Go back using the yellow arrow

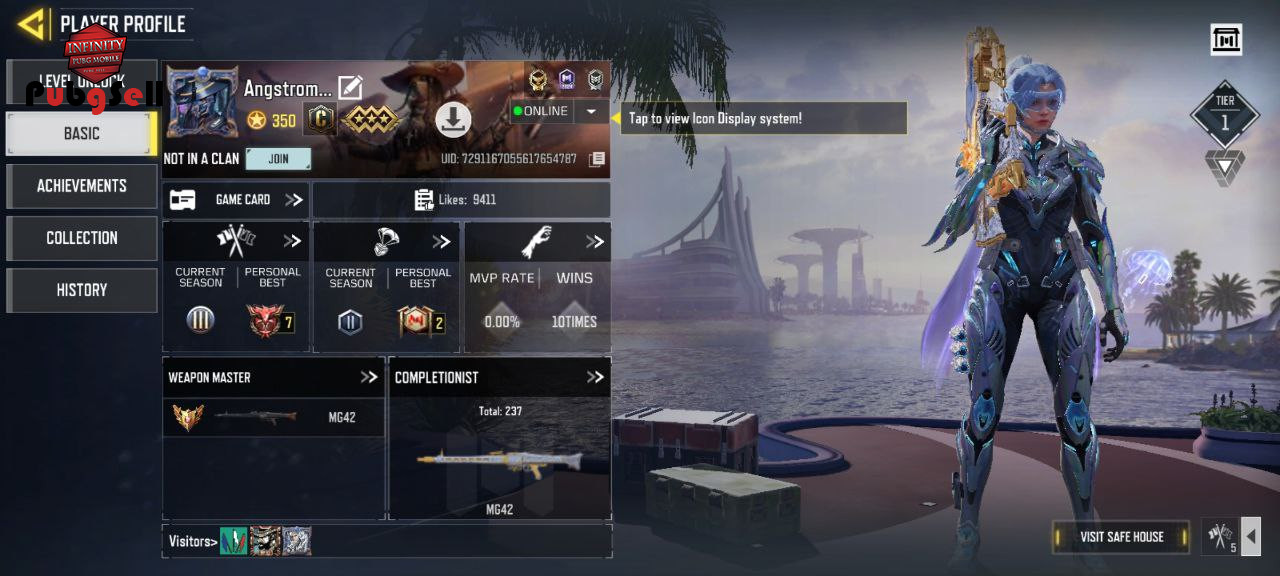tap(32, 23)
